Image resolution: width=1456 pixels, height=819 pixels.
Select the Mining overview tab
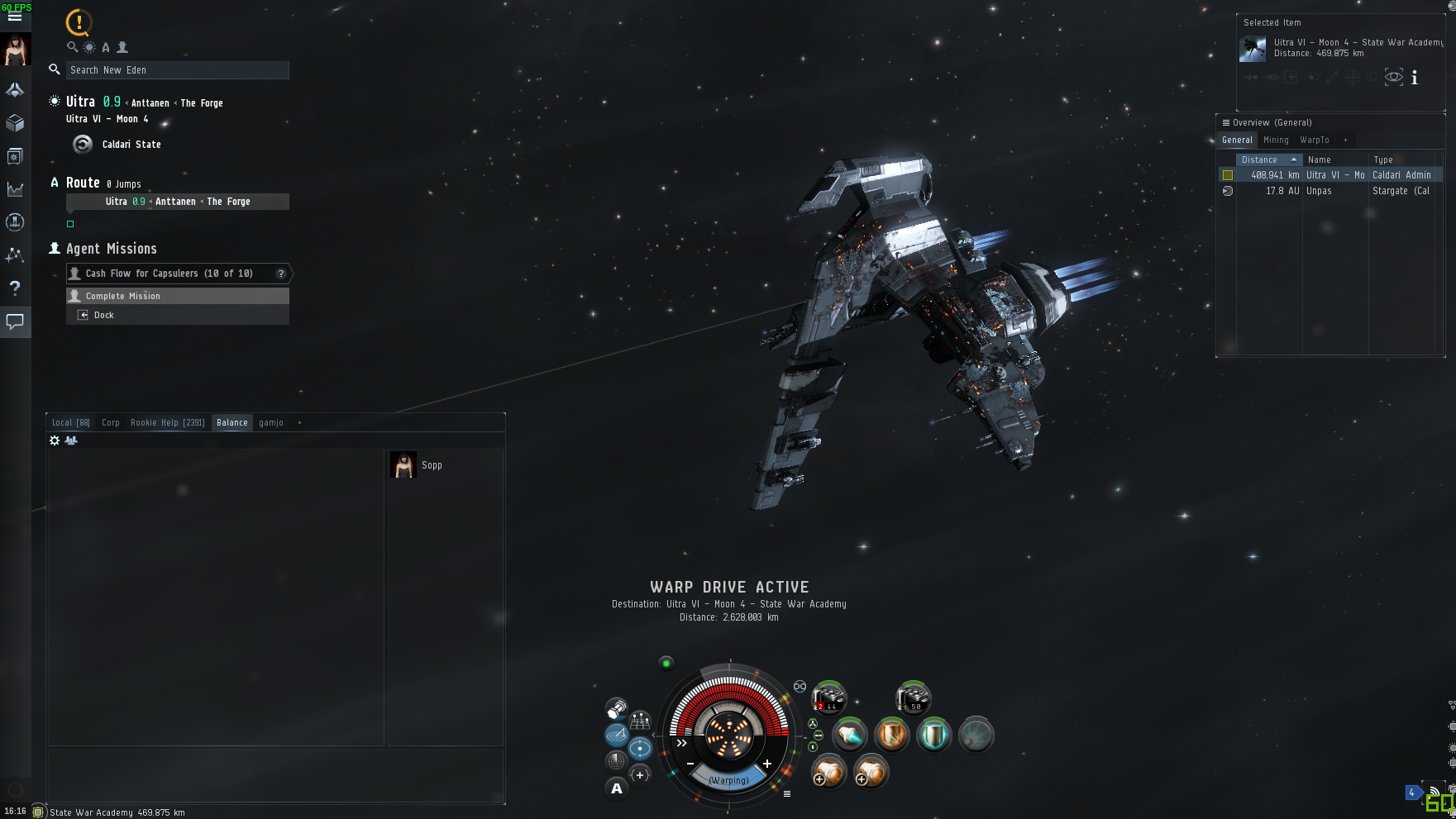[1276, 140]
